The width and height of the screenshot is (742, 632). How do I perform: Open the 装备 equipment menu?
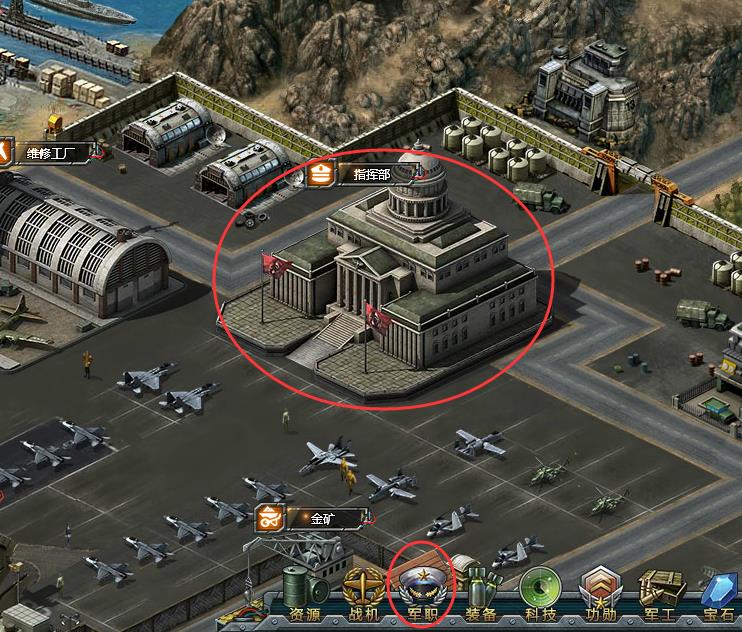pyautogui.click(x=482, y=592)
